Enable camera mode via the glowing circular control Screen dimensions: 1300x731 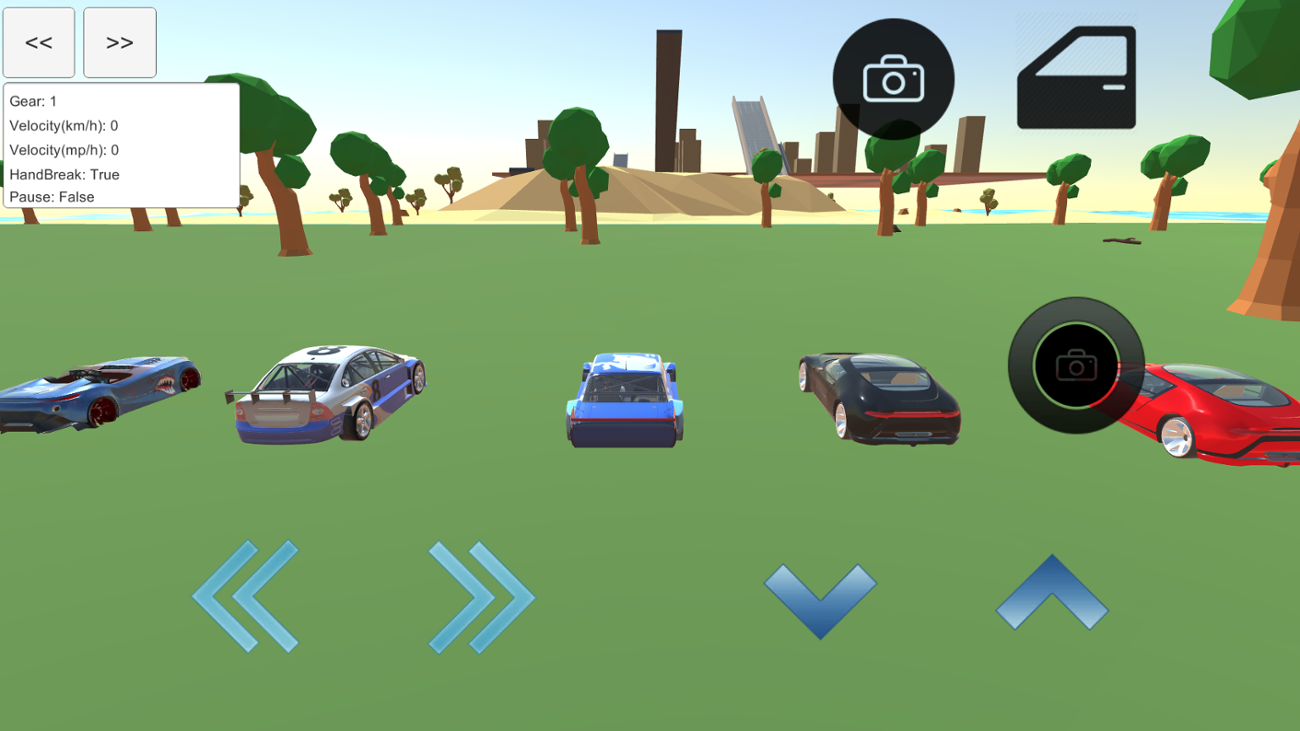click(x=1075, y=365)
